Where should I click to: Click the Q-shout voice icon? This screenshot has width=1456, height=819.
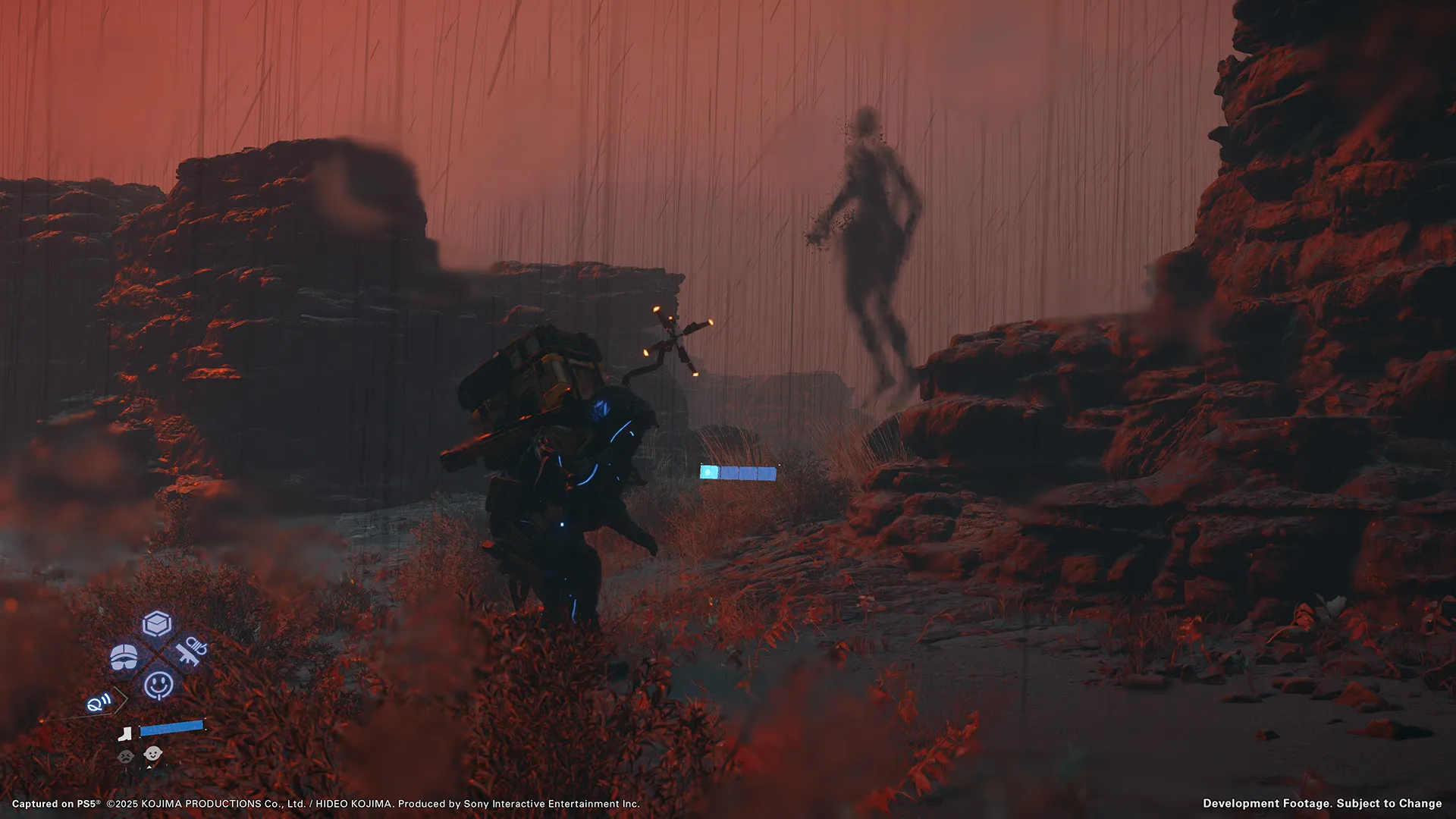pyautogui.click(x=98, y=703)
